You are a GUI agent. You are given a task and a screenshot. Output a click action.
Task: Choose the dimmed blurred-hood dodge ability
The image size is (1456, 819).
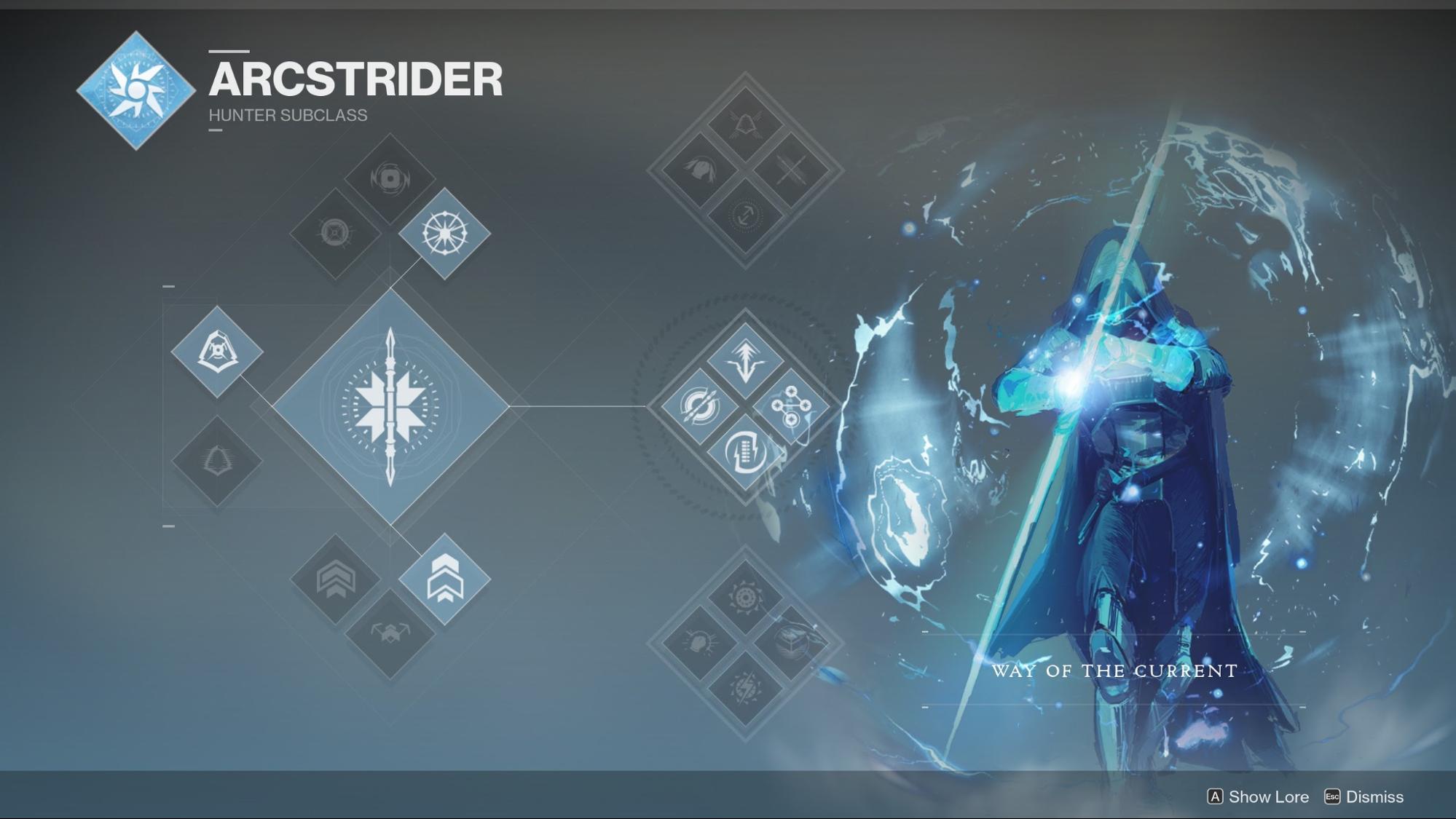click(x=217, y=461)
